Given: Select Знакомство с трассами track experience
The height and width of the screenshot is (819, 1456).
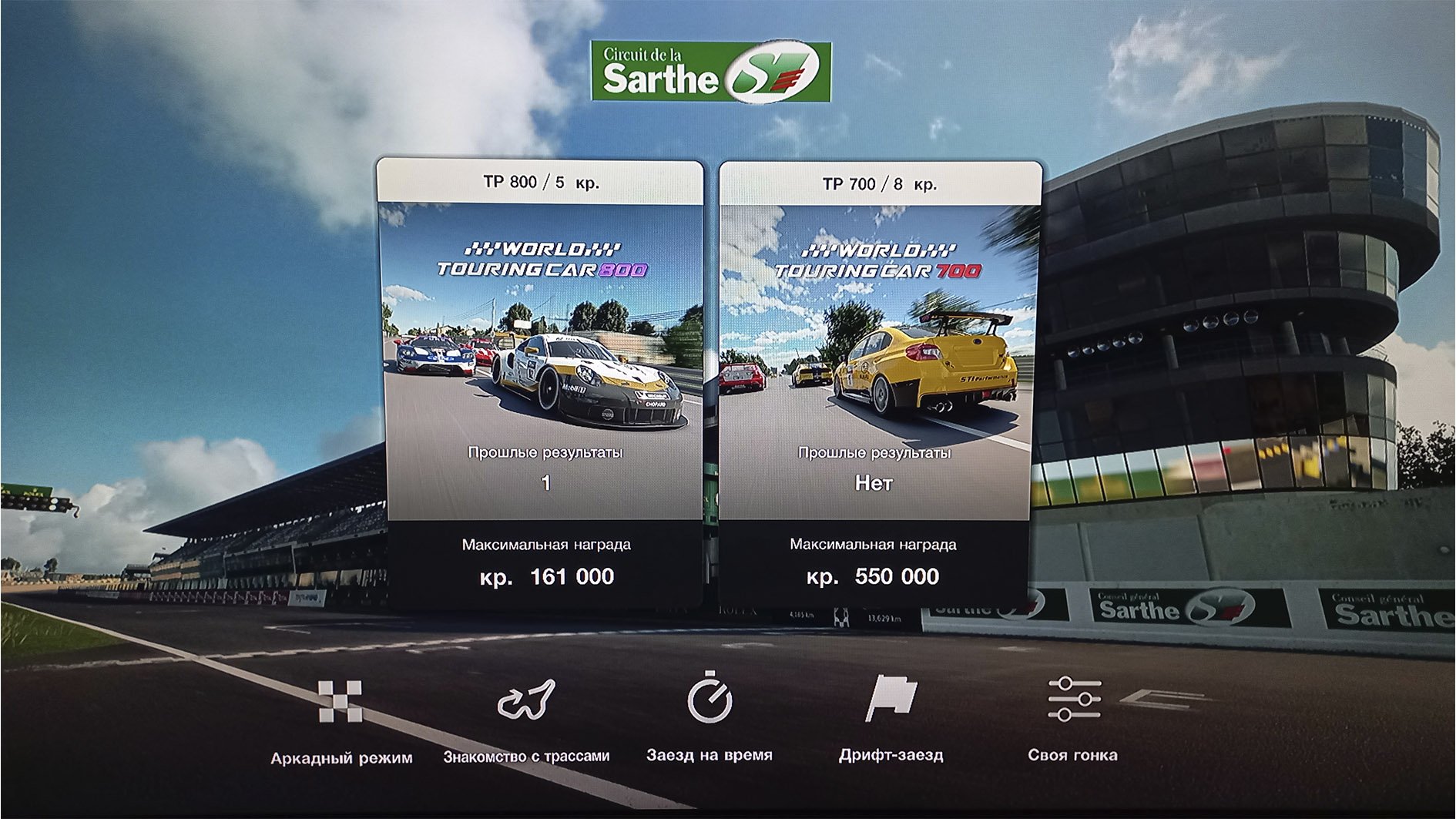Looking at the screenshot, I should tap(526, 720).
